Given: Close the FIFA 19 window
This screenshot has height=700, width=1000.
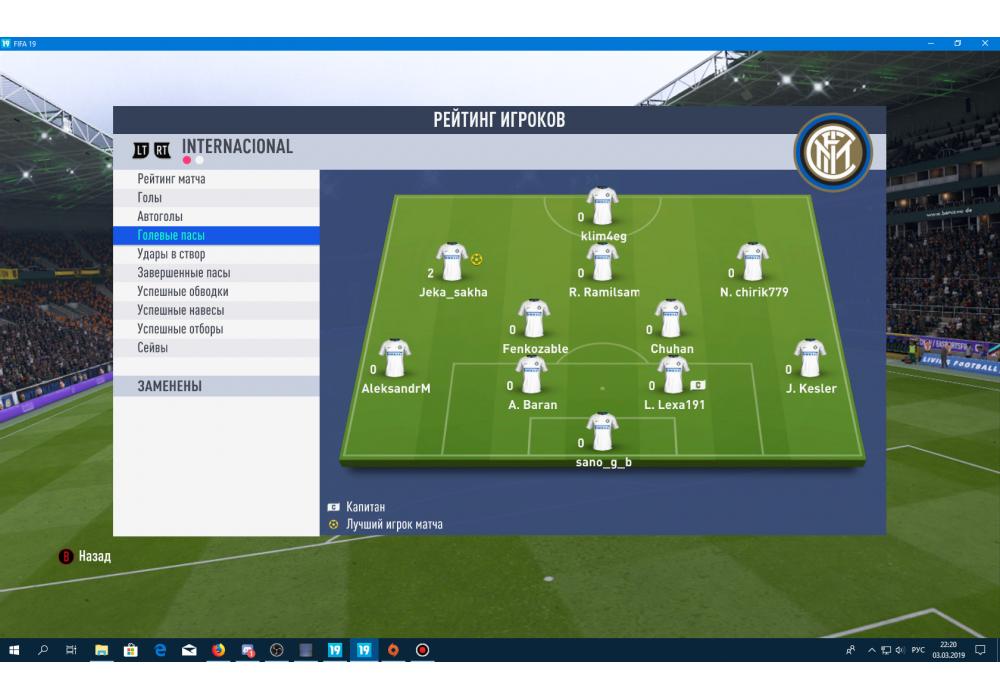Looking at the screenshot, I should click(984, 43).
